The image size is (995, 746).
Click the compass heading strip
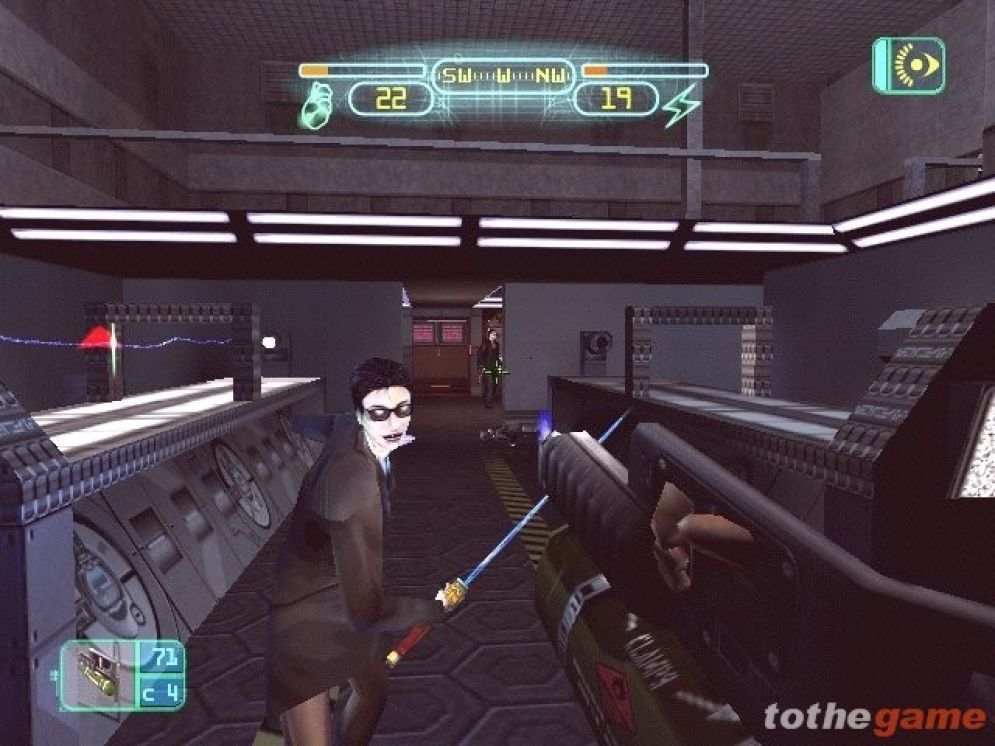coord(503,73)
